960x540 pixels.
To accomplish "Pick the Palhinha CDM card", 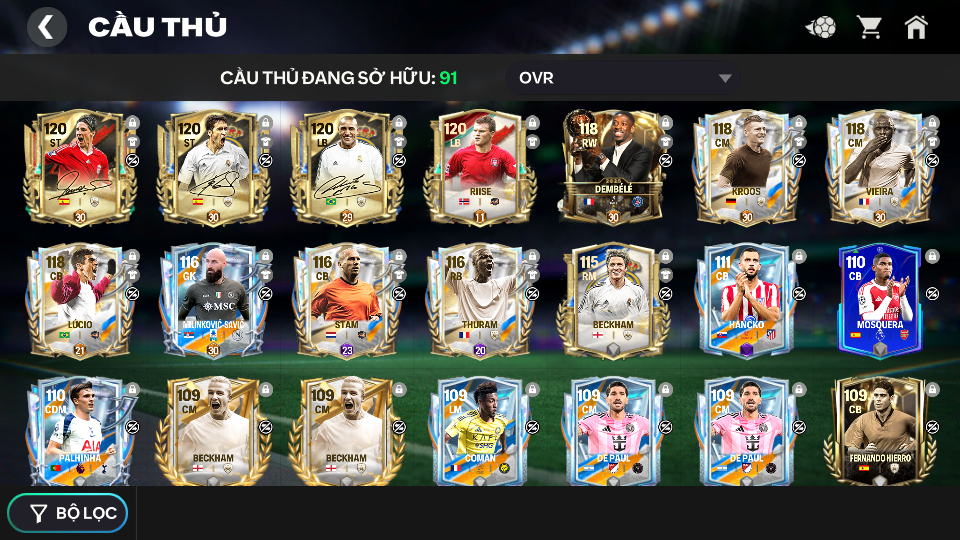I will coord(80,432).
